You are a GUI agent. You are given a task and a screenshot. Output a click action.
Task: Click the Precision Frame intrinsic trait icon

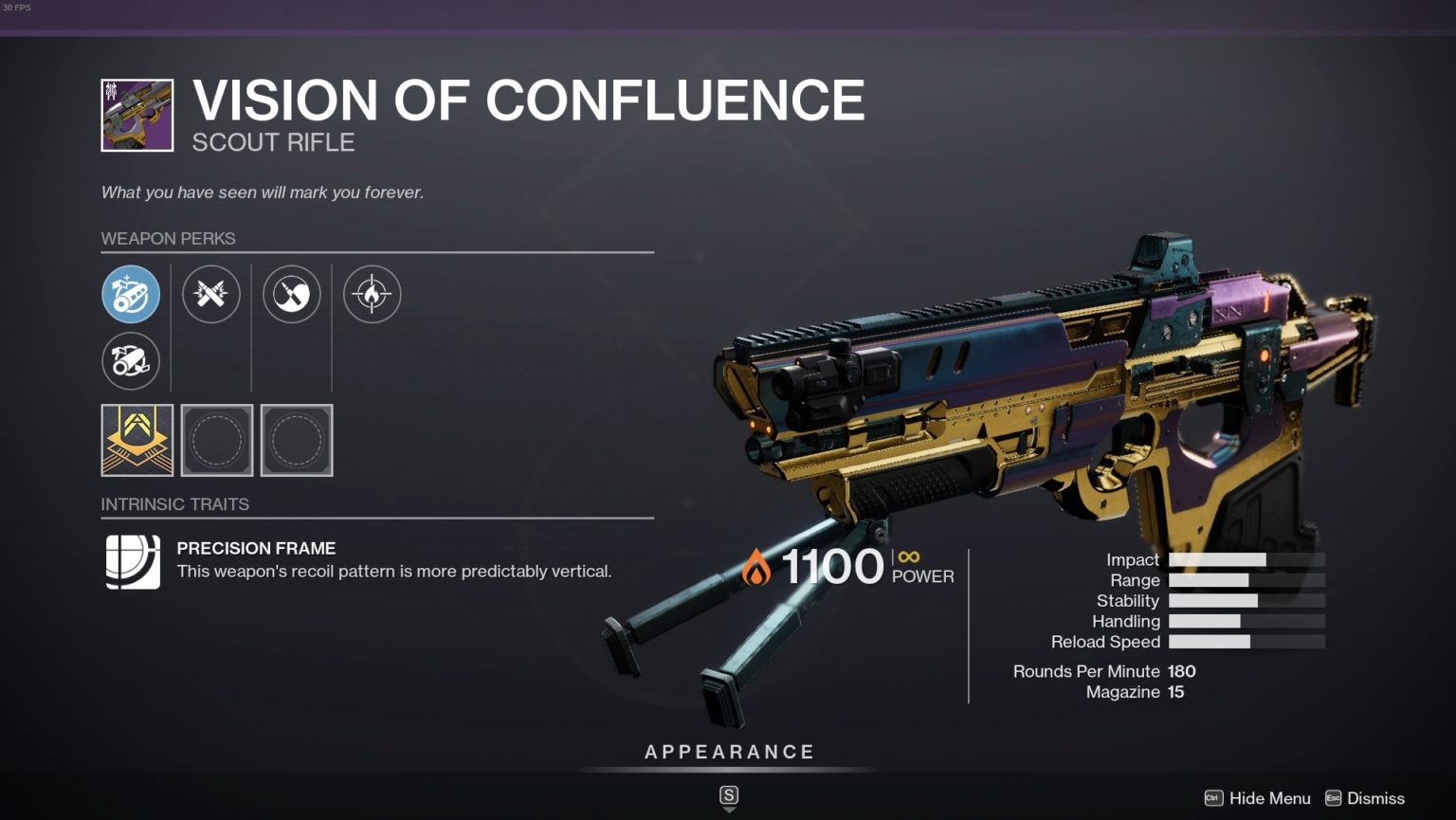click(131, 559)
